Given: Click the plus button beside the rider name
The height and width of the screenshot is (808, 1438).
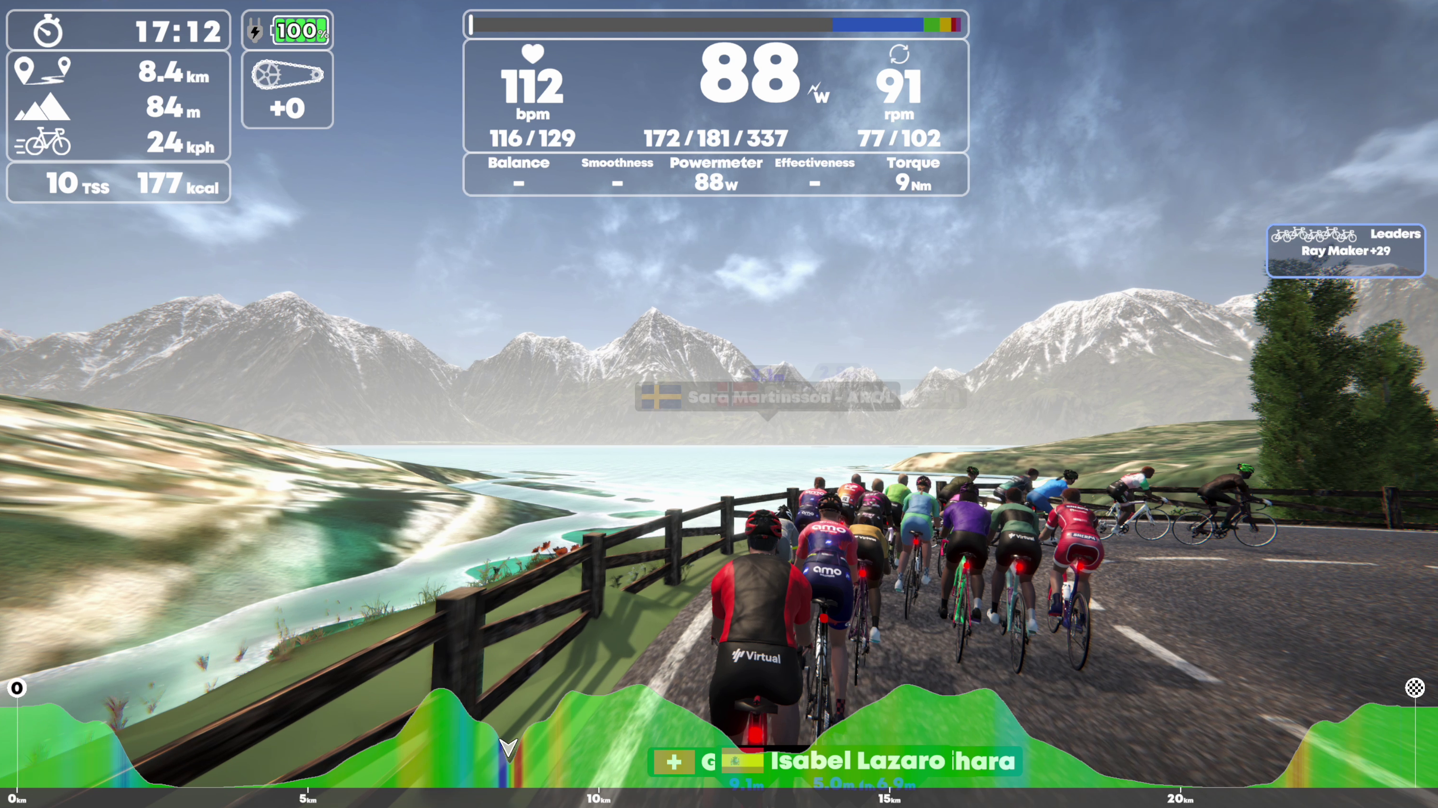Looking at the screenshot, I should 674,762.
